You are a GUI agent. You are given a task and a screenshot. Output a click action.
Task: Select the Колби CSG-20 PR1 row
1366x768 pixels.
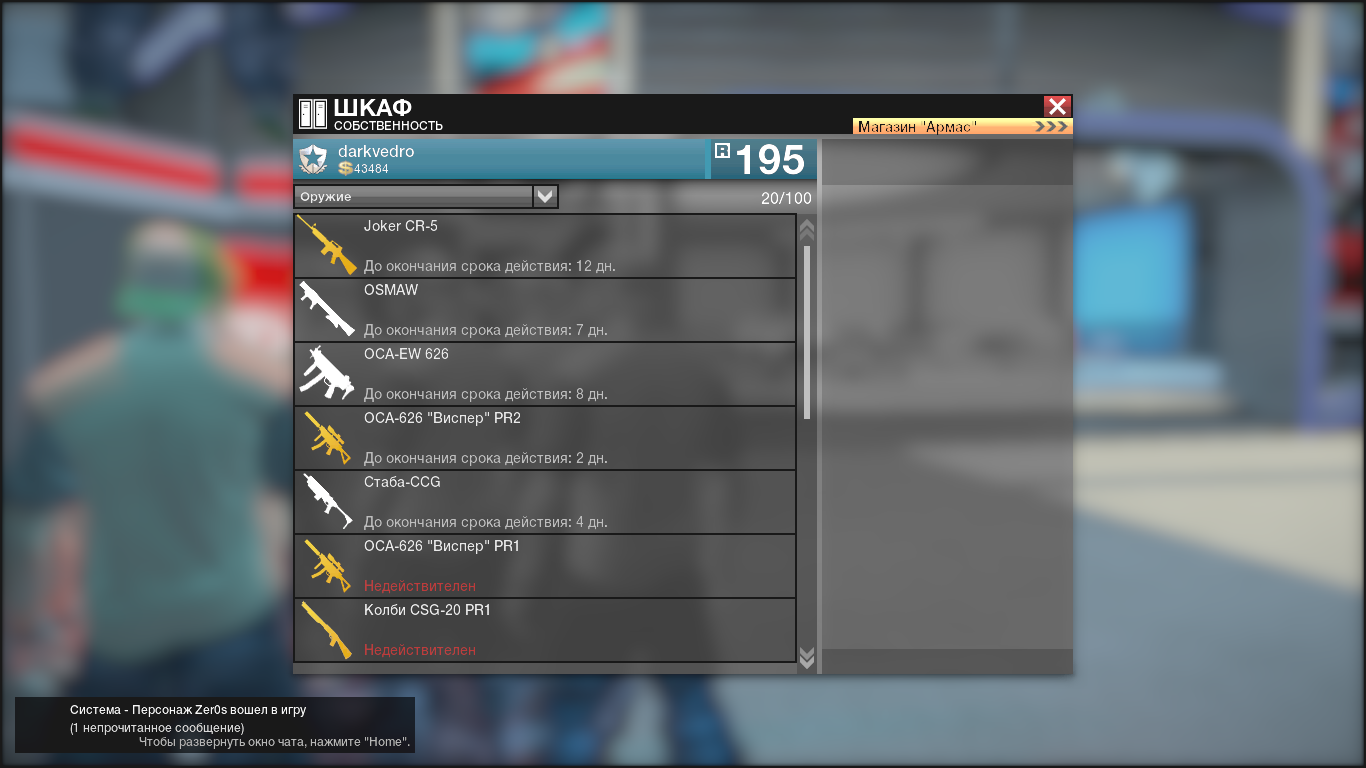(x=545, y=630)
